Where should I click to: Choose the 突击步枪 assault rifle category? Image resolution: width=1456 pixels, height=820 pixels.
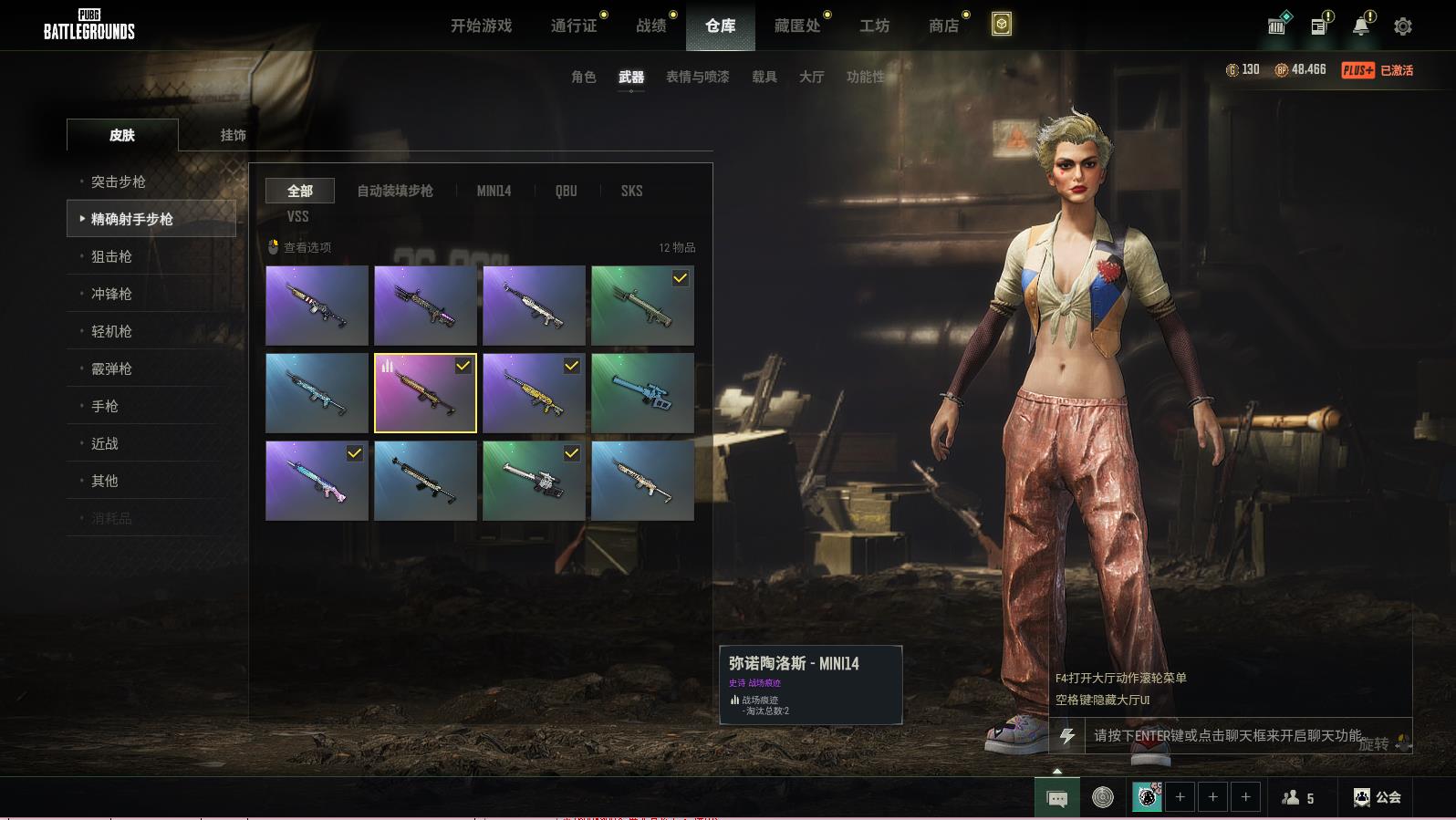pos(119,182)
